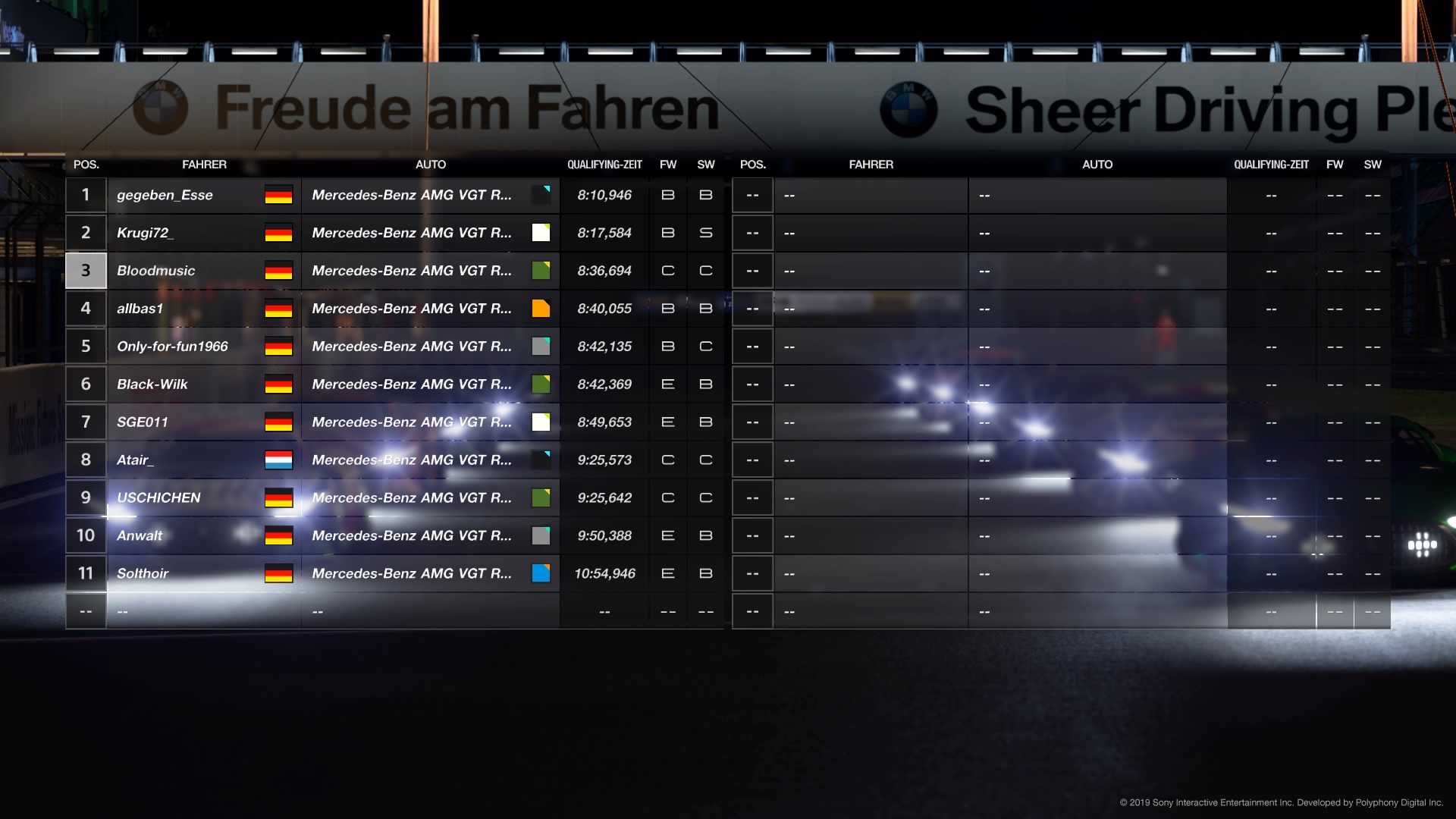Toggle the FW rating for Krugi72_

pos(667,233)
